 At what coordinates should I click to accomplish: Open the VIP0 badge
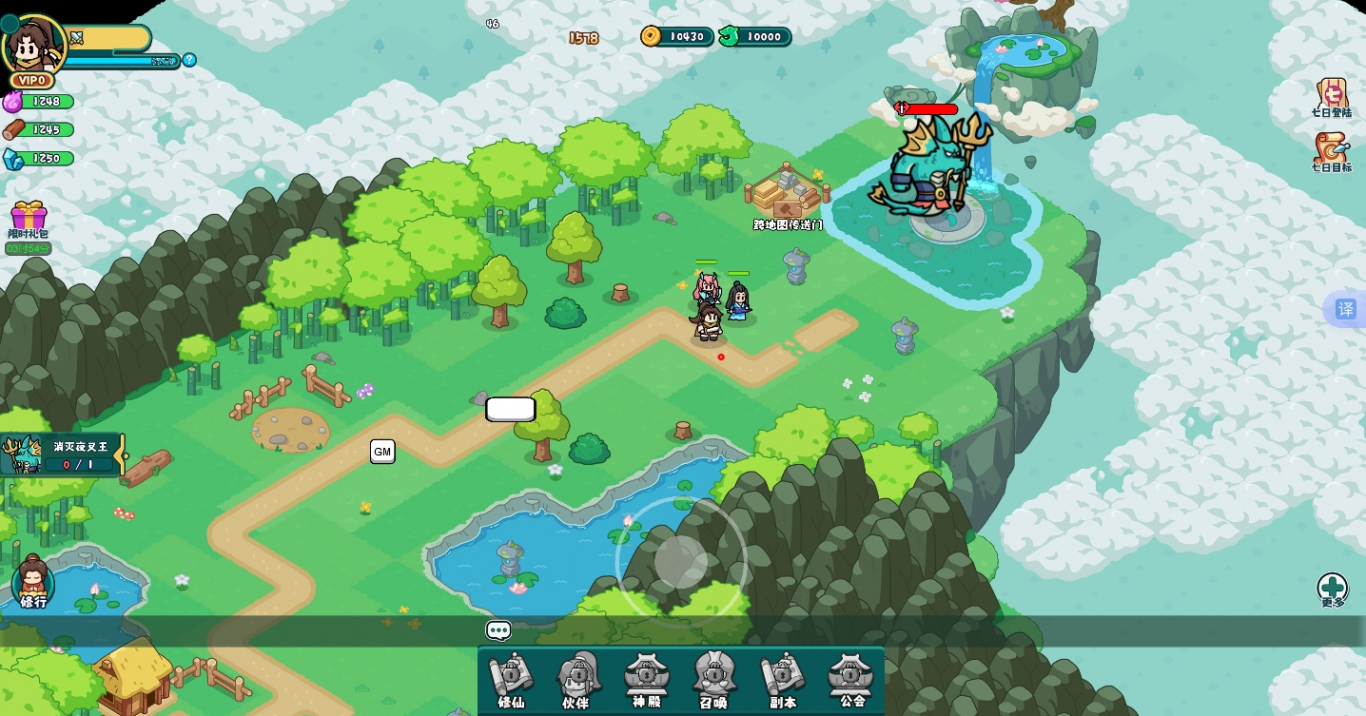[x=32, y=80]
